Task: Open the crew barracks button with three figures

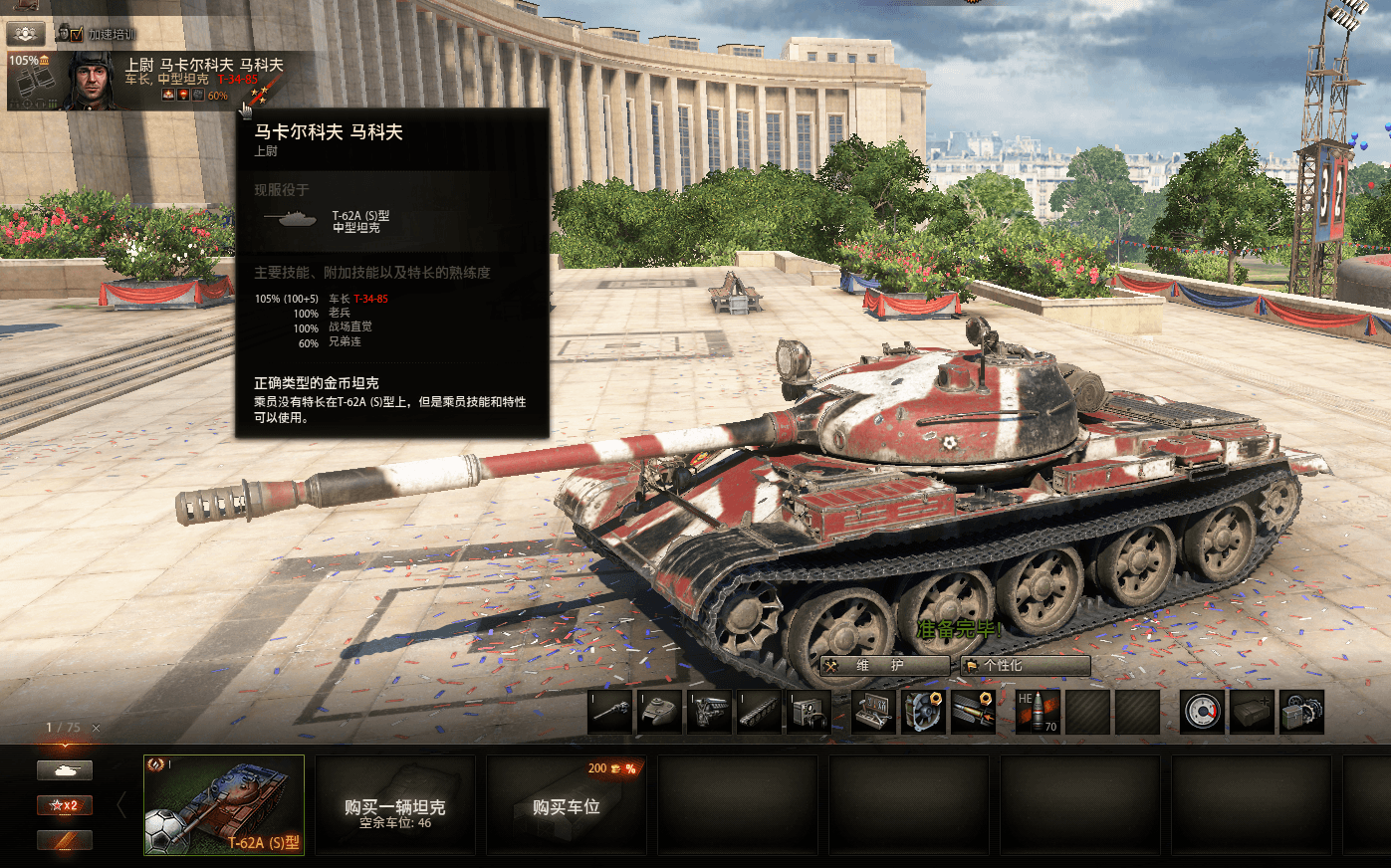Action: click(26, 33)
